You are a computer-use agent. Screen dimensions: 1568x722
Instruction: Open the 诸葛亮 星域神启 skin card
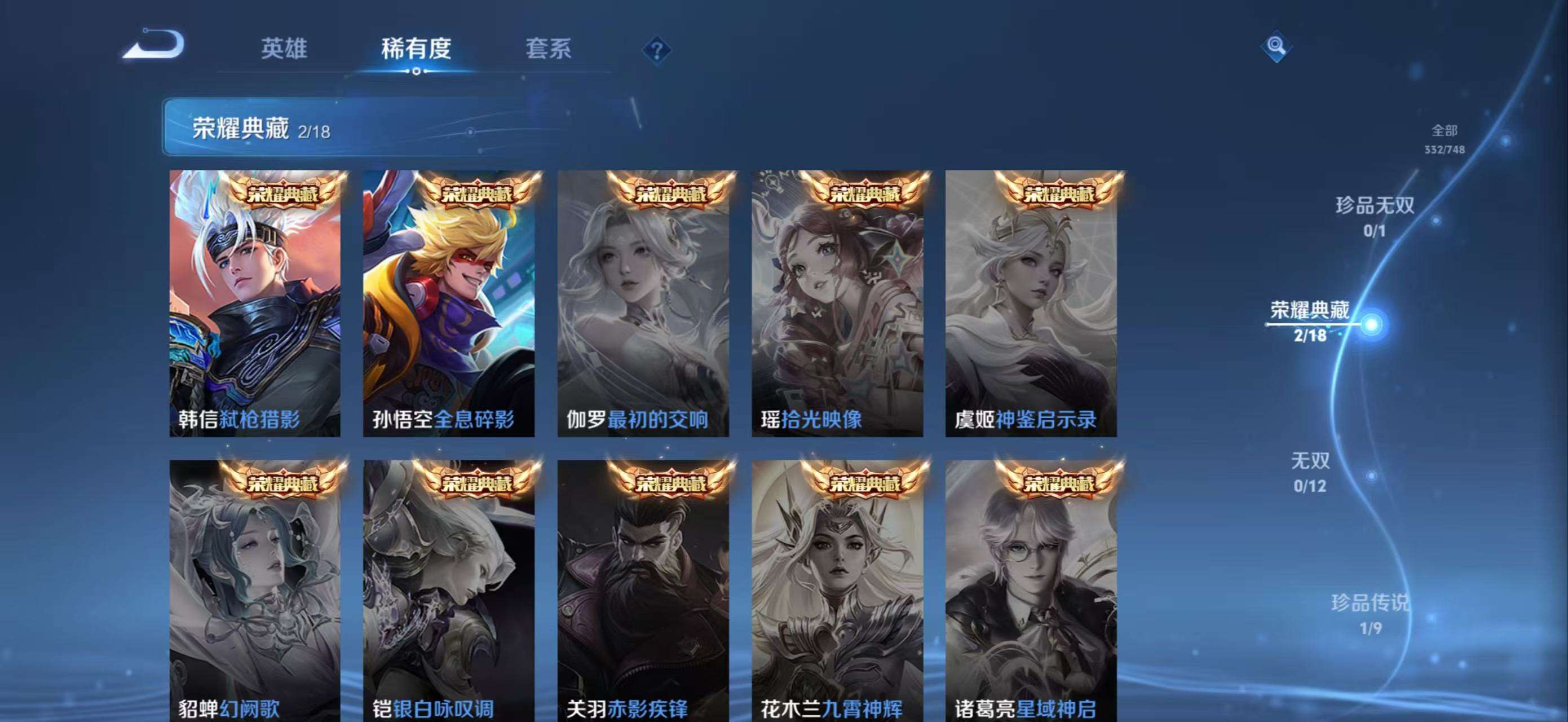pos(1031,591)
